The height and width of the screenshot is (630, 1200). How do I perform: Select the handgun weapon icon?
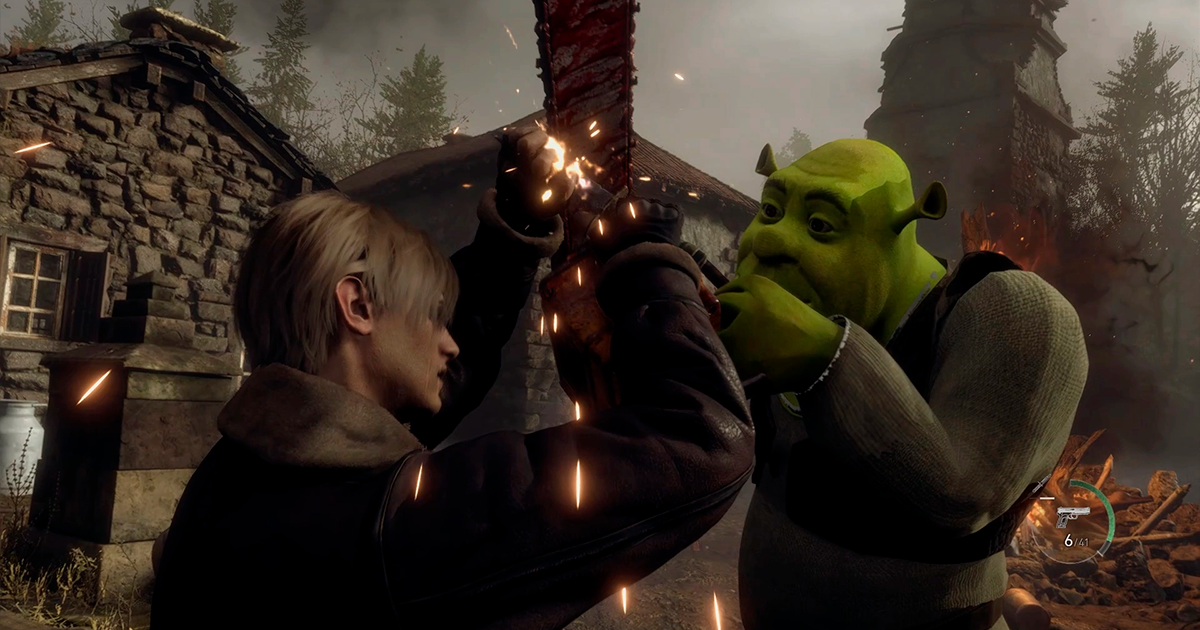(x=1073, y=516)
